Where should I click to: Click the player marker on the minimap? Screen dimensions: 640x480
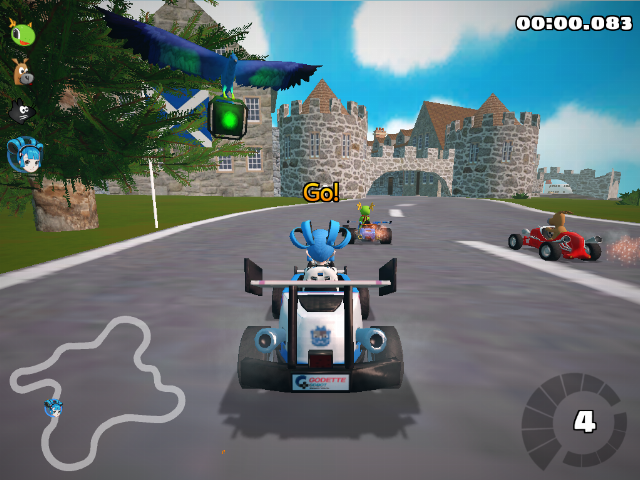(x=53, y=407)
